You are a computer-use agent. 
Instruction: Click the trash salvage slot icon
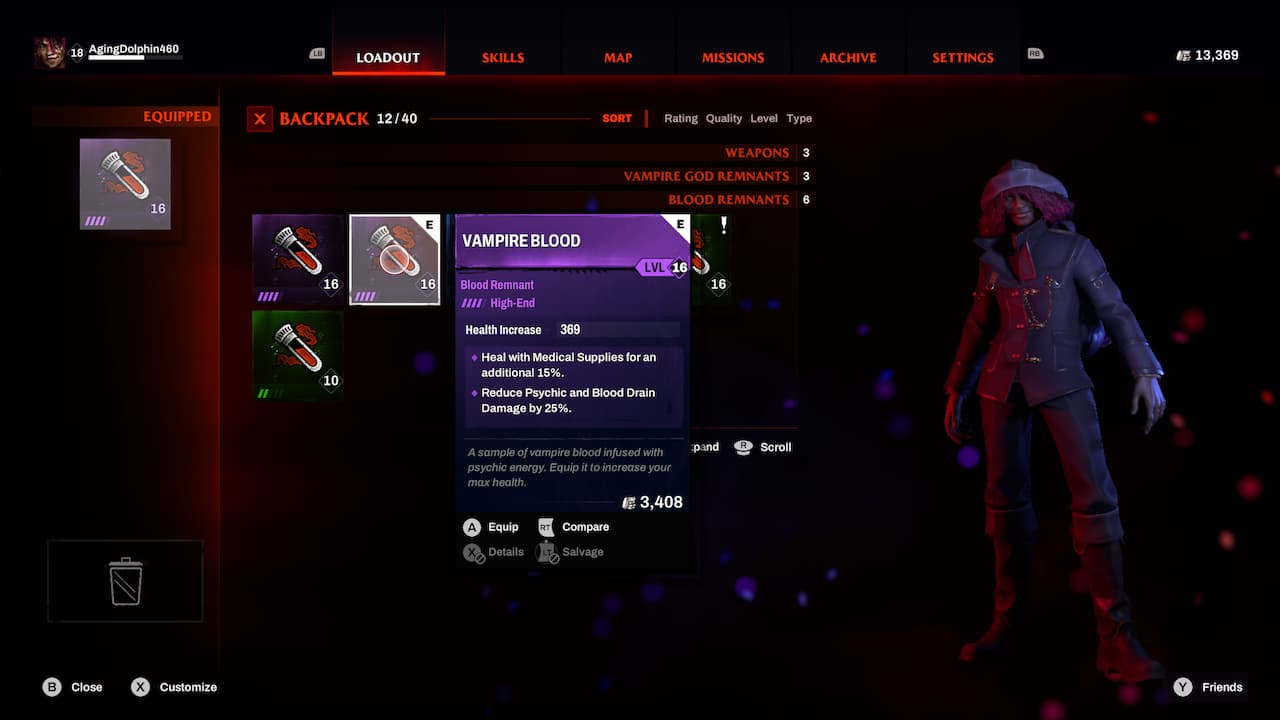(124, 580)
